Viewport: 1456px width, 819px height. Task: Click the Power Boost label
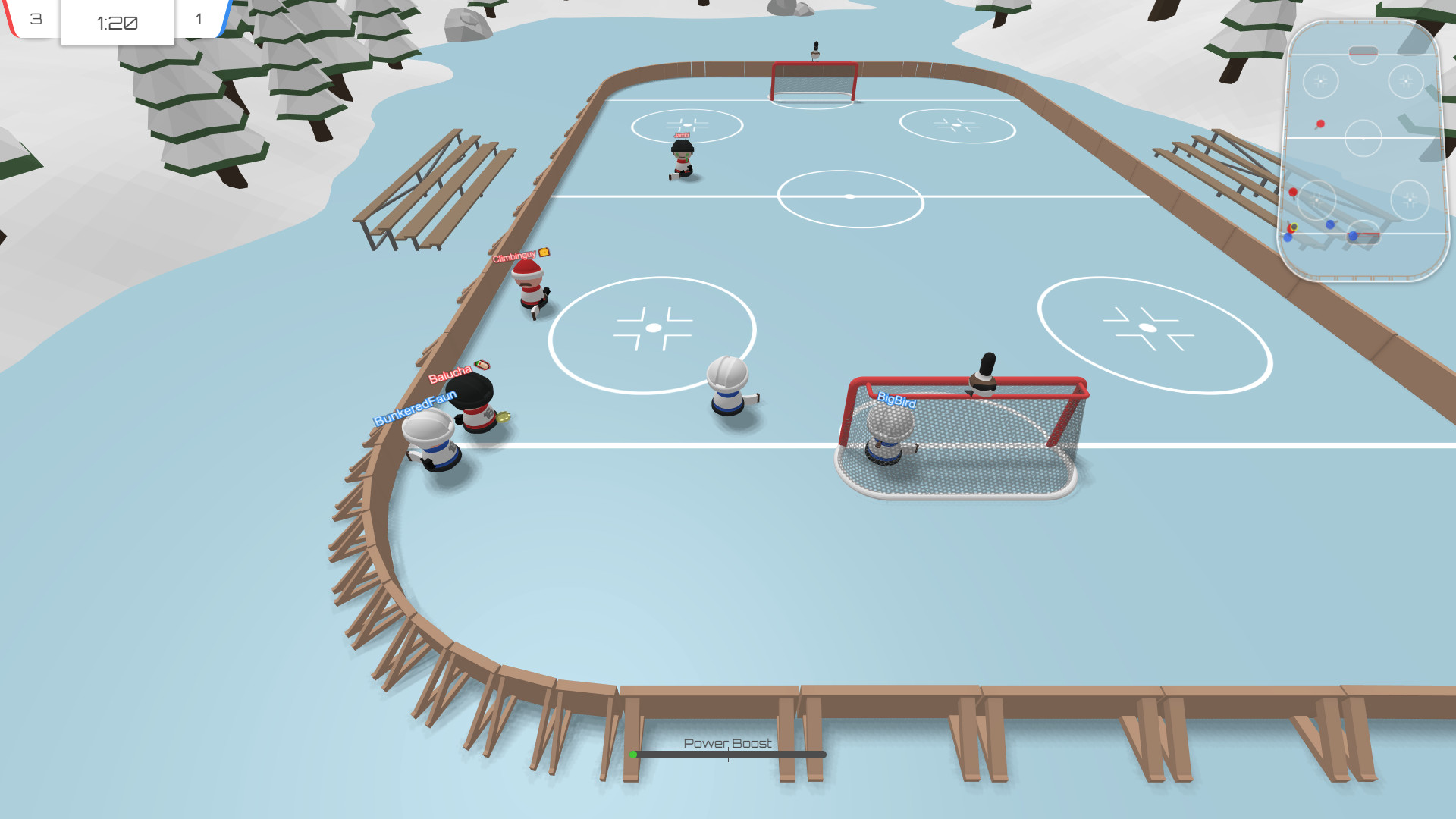click(727, 744)
